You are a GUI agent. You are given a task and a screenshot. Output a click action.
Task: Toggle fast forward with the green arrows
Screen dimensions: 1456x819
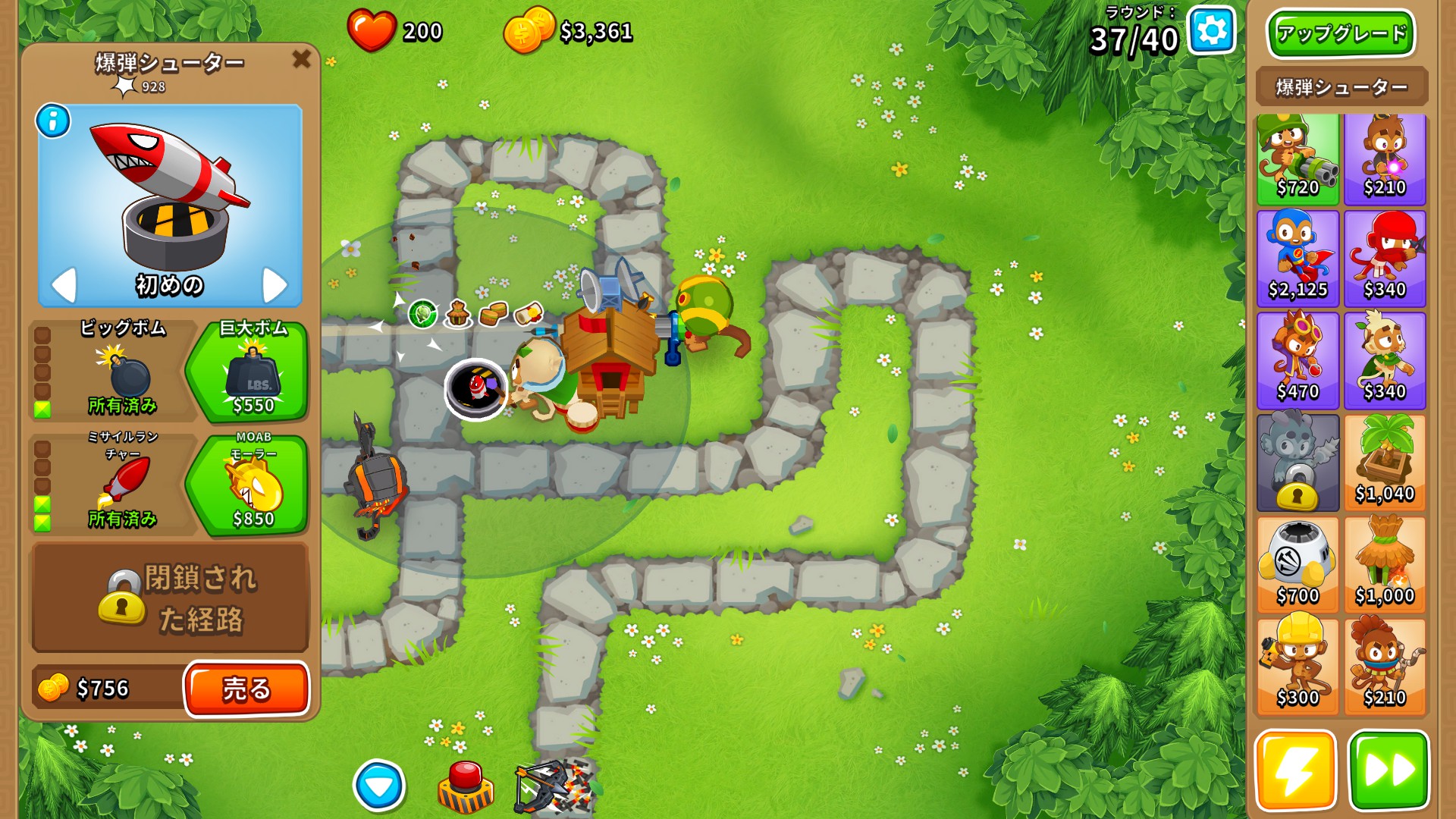click(x=1388, y=770)
